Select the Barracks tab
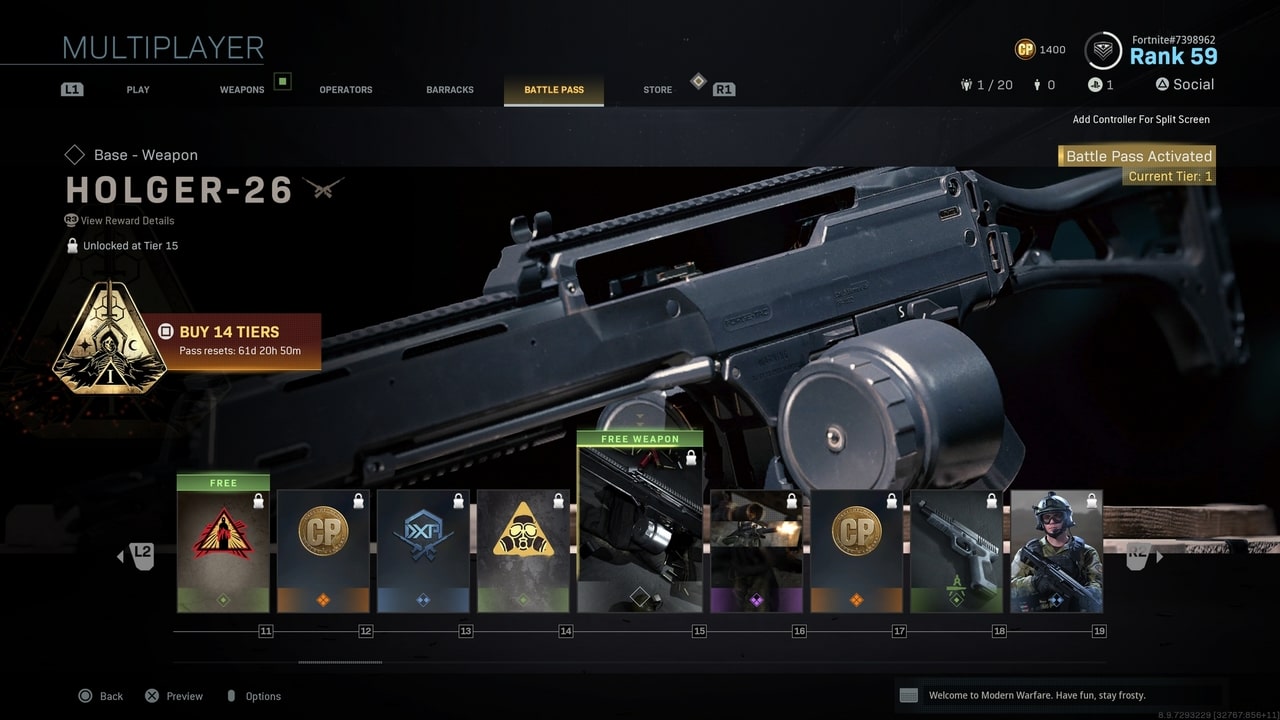 [x=449, y=89]
